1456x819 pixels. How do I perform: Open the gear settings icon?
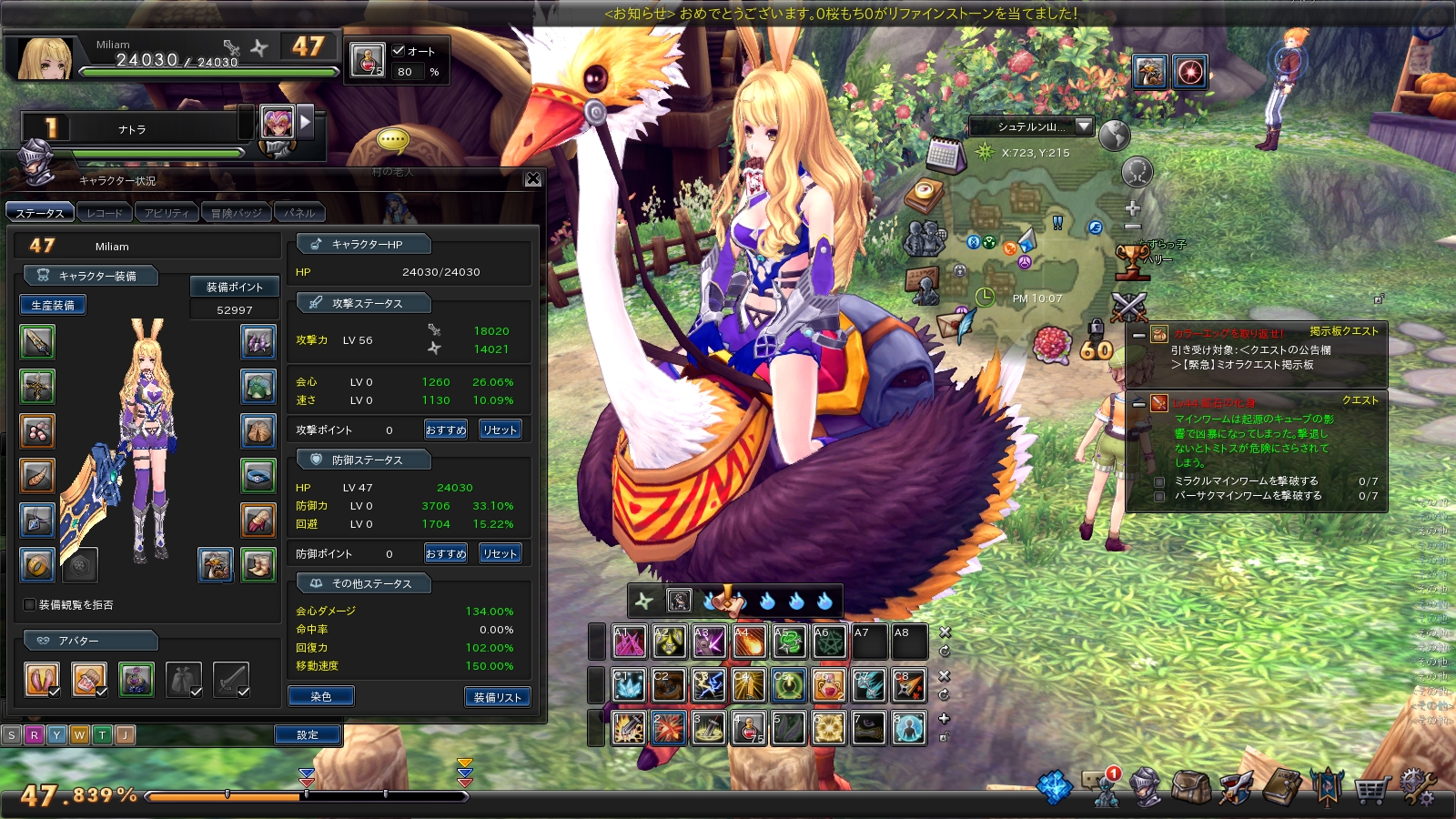(x=1417, y=787)
